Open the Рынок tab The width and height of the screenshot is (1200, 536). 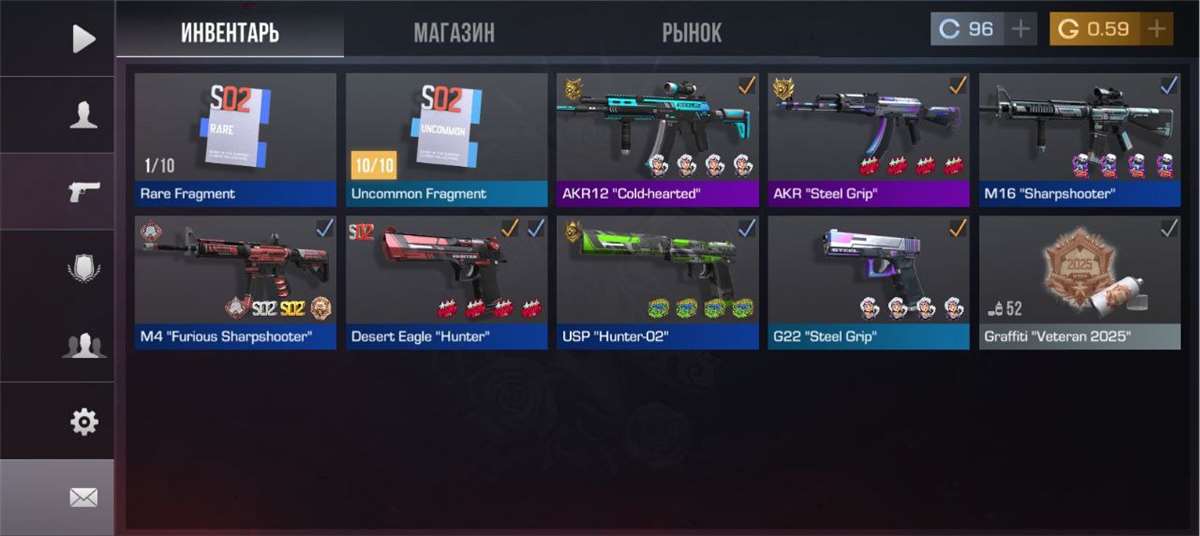[691, 32]
